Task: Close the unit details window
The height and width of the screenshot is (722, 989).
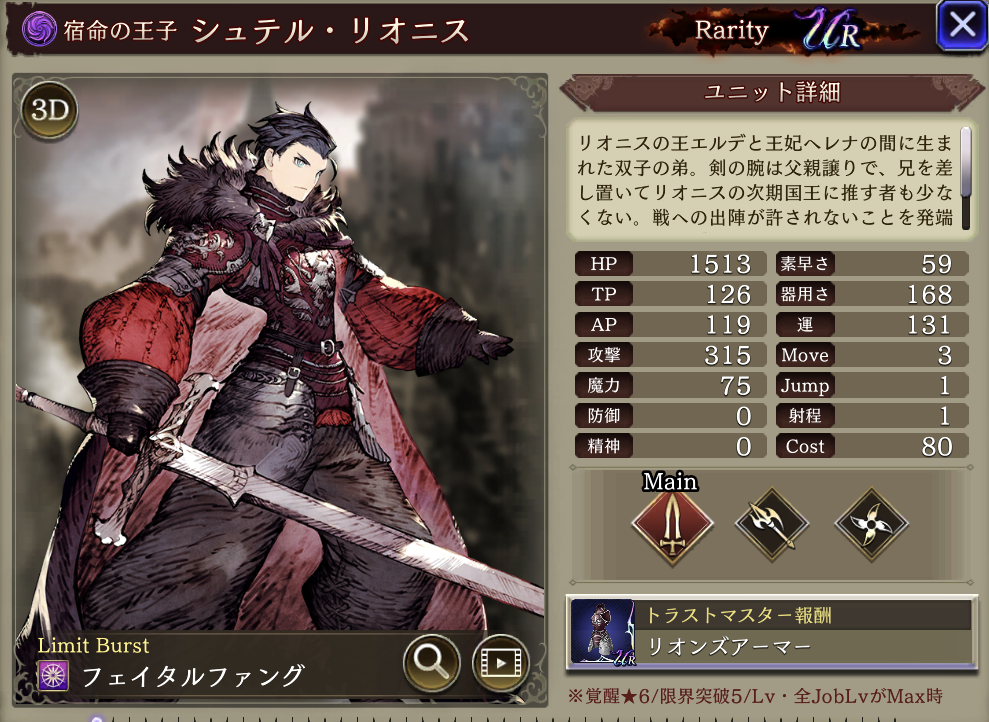Action: (x=961, y=26)
